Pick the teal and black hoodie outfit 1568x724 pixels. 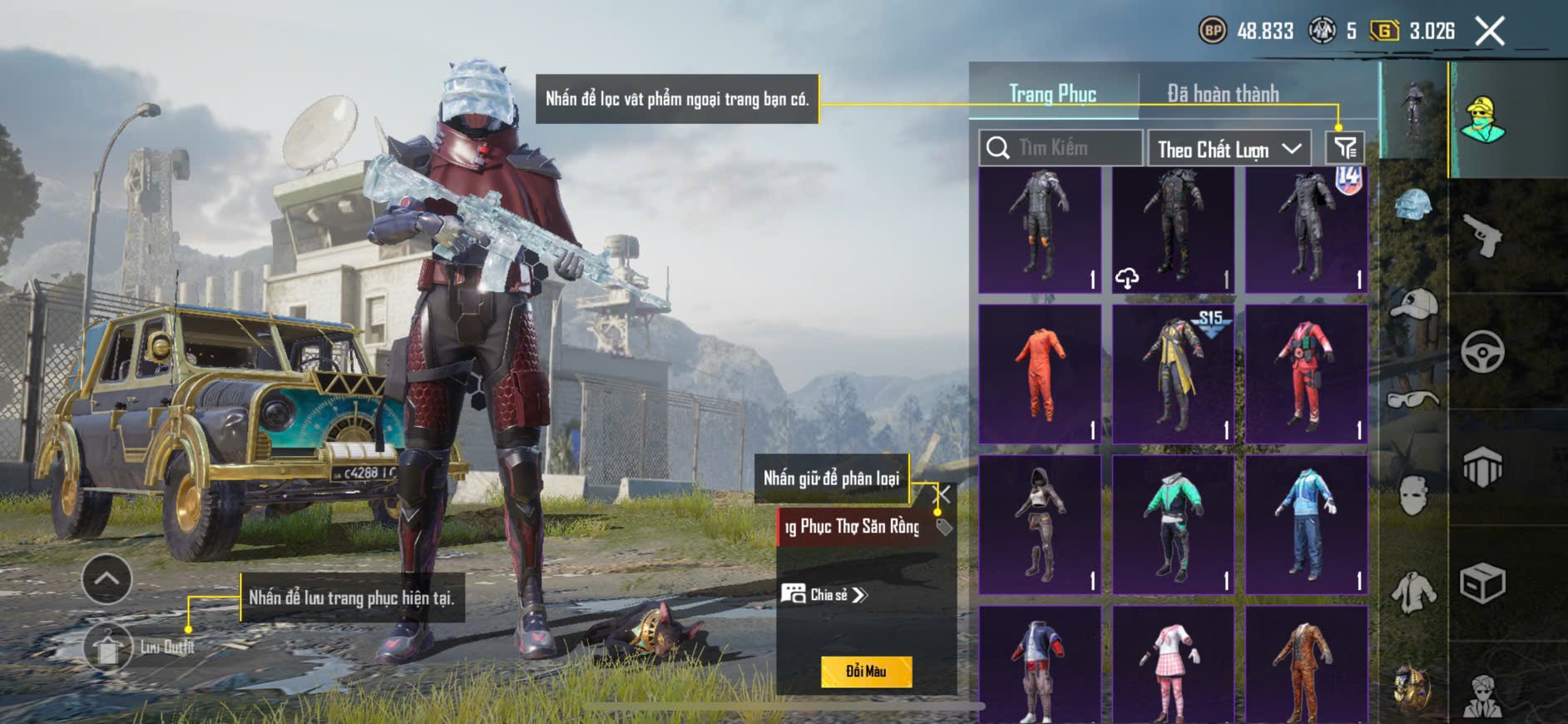(1173, 524)
